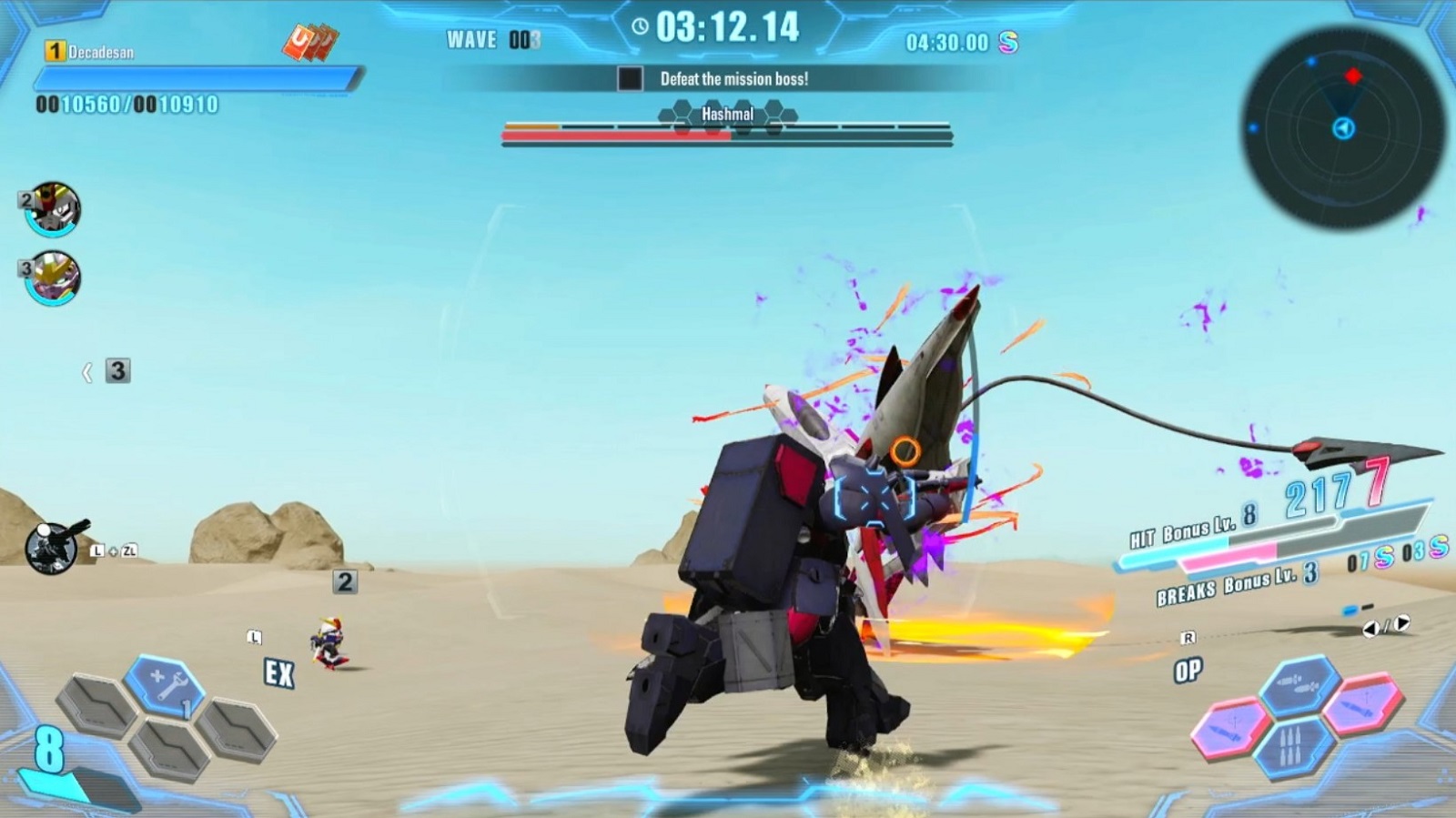The width and height of the screenshot is (1456, 818).
Task: Click the gunner silhouette round icon
Action: click(53, 547)
